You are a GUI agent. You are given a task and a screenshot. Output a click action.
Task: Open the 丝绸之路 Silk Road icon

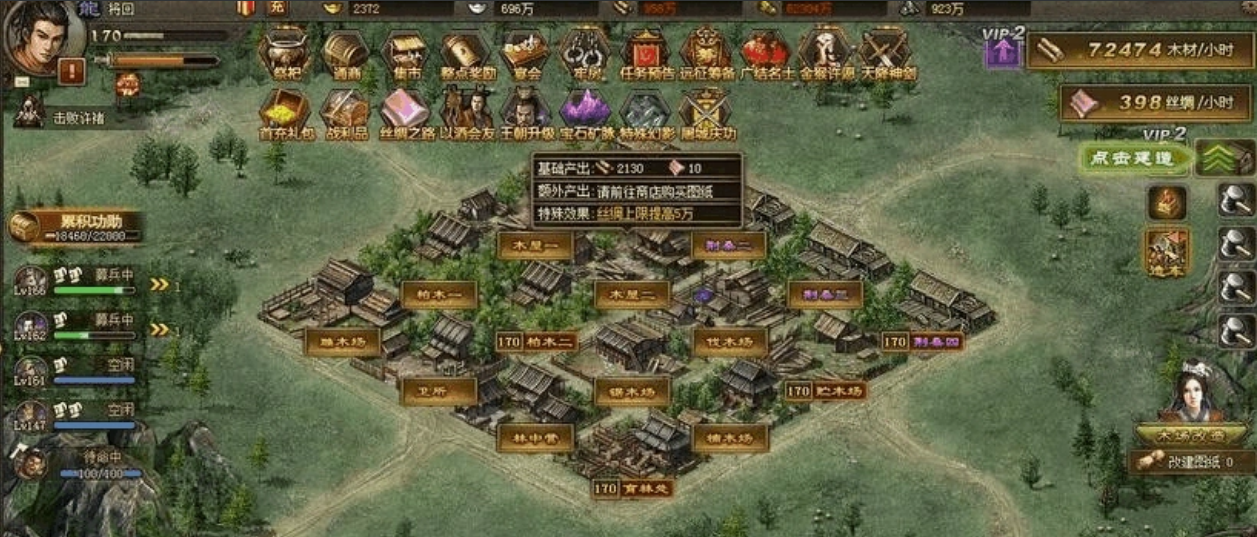405,110
